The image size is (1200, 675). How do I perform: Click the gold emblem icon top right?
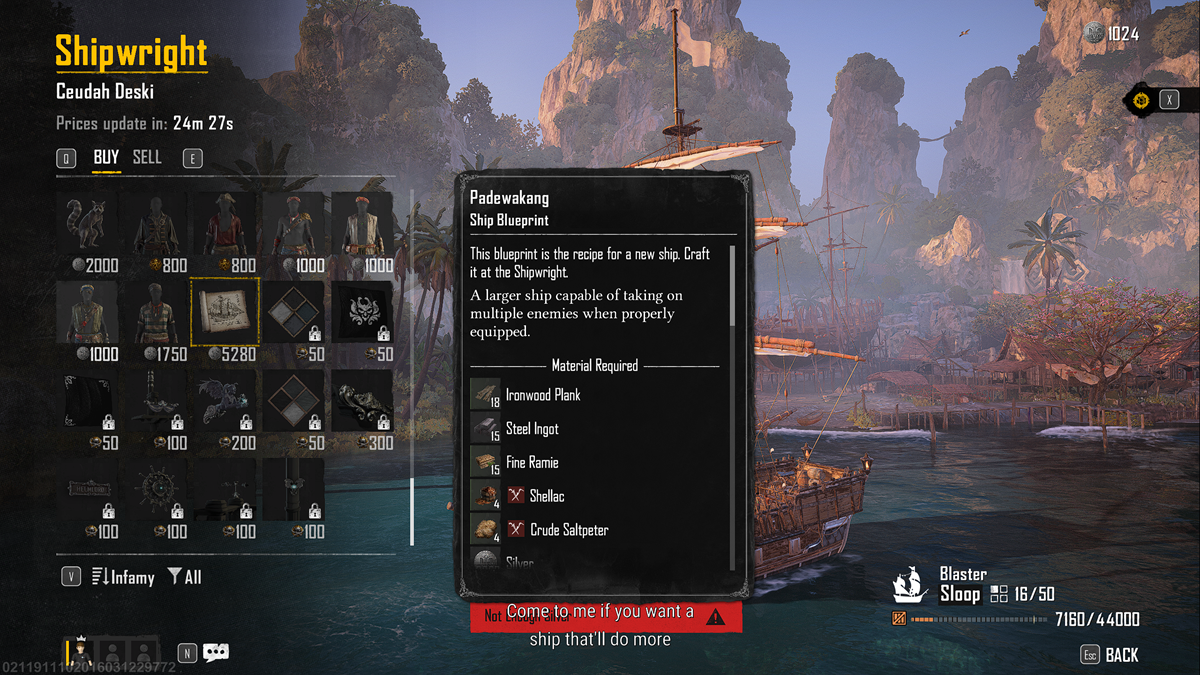click(1139, 100)
